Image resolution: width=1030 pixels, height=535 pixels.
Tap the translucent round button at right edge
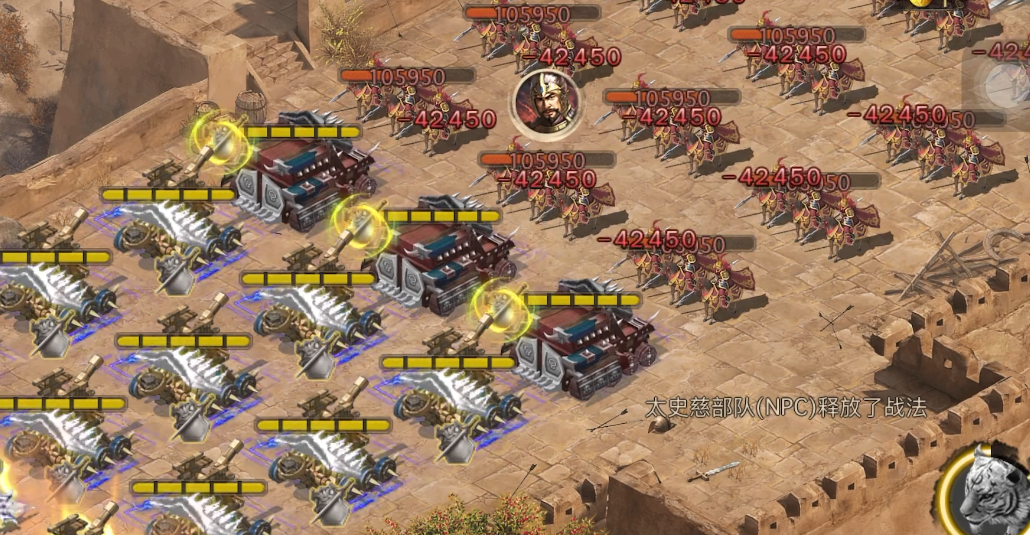[1003, 84]
